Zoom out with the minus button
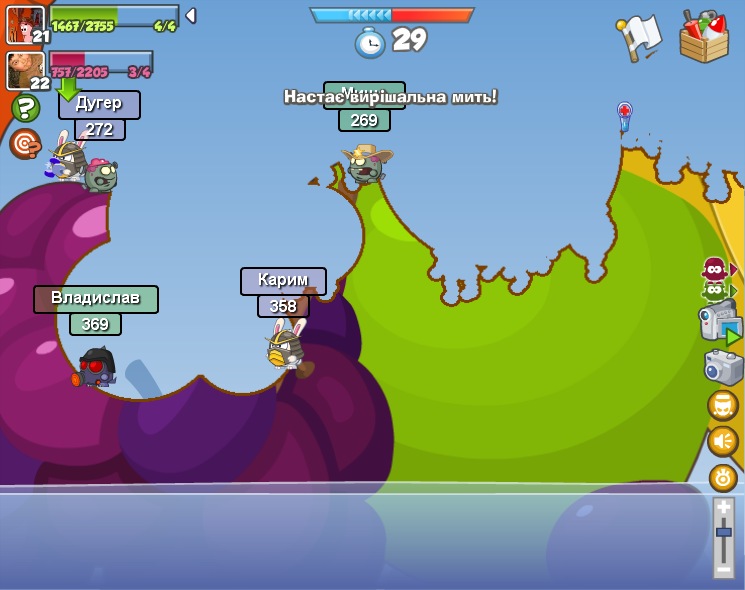Screen dimensions: 745x590 coord(723,569)
